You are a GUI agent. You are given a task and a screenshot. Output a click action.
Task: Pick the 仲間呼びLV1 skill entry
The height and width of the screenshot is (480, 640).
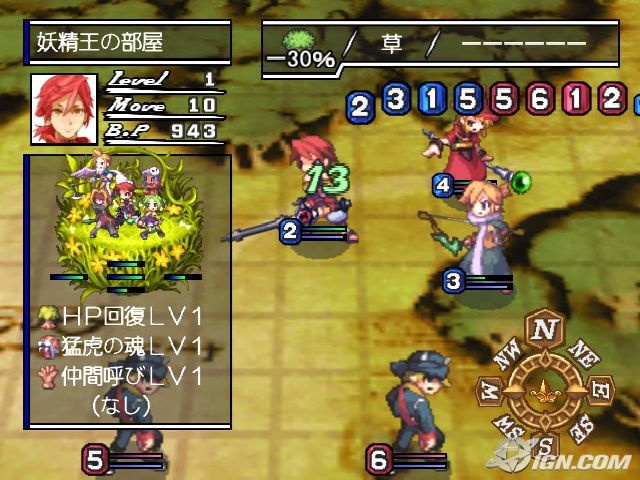[x=132, y=376]
